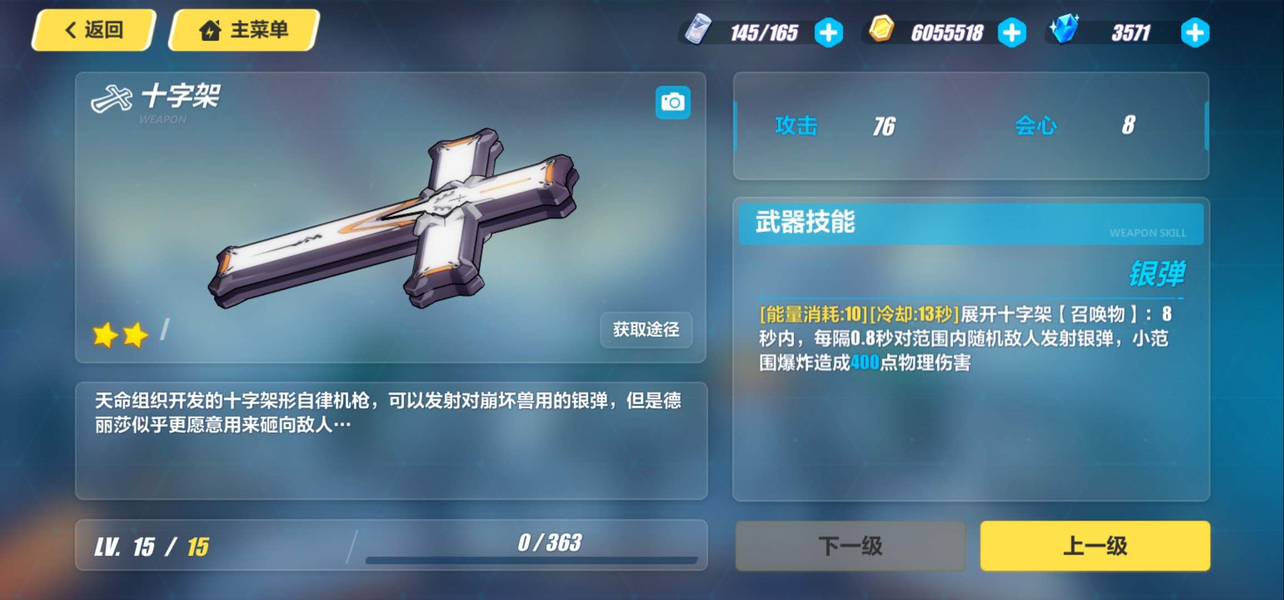
Task: Go back with the 返回 button
Action: 94,30
